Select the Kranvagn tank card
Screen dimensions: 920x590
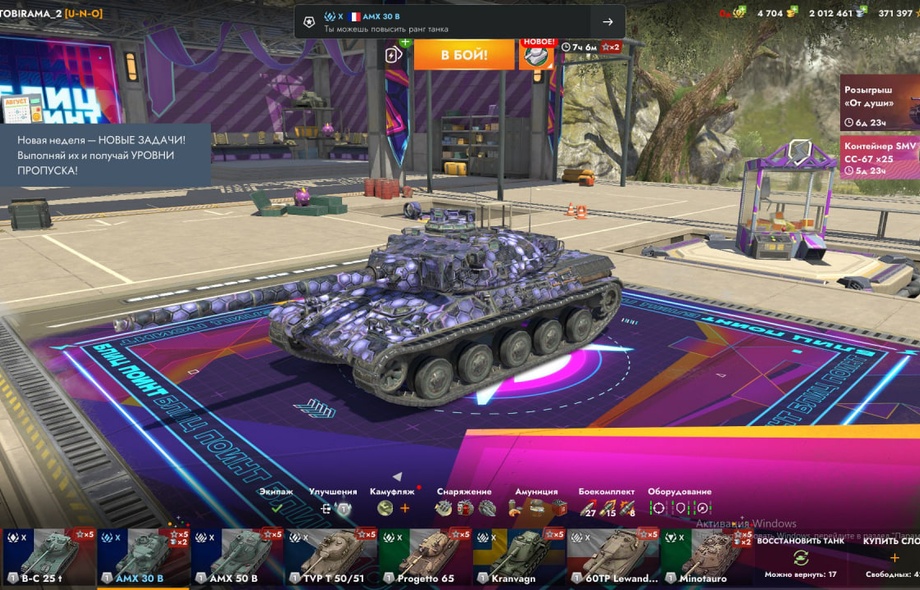pos(519,558)
